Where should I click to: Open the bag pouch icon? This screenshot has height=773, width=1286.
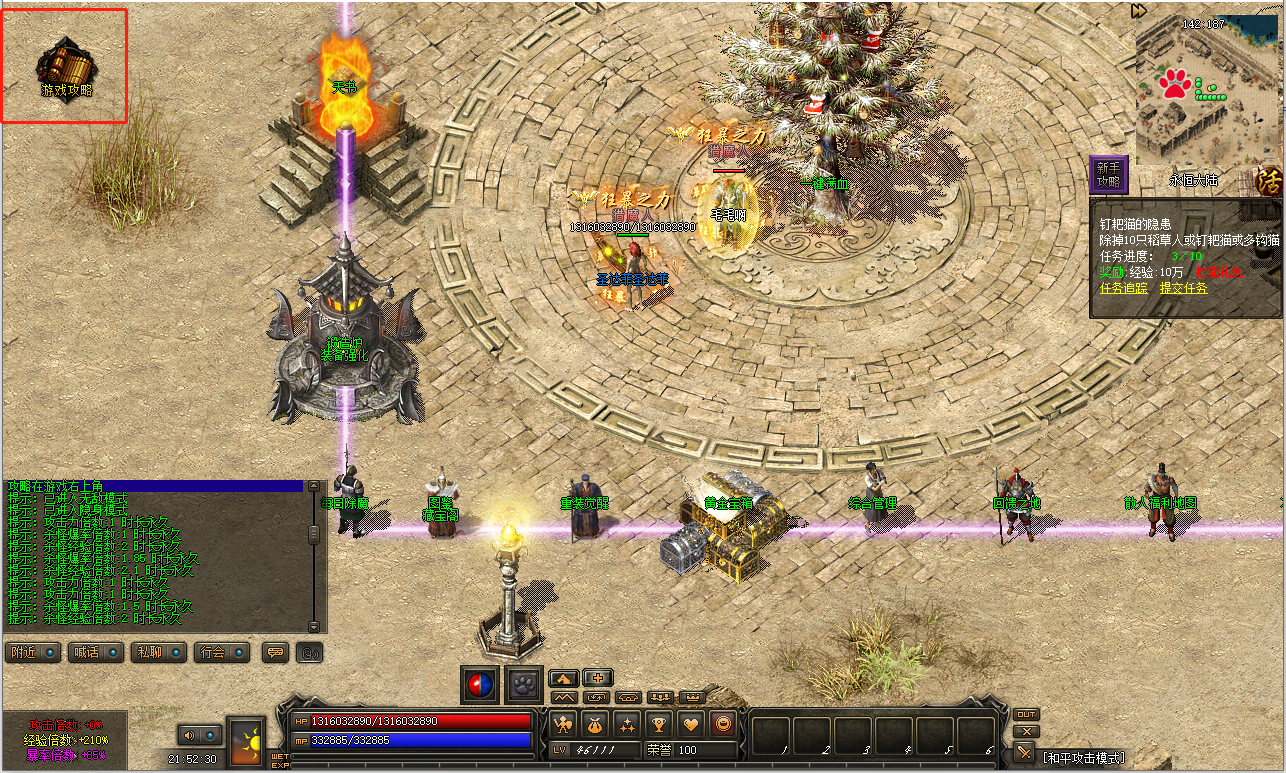click(x=595, y=723)
